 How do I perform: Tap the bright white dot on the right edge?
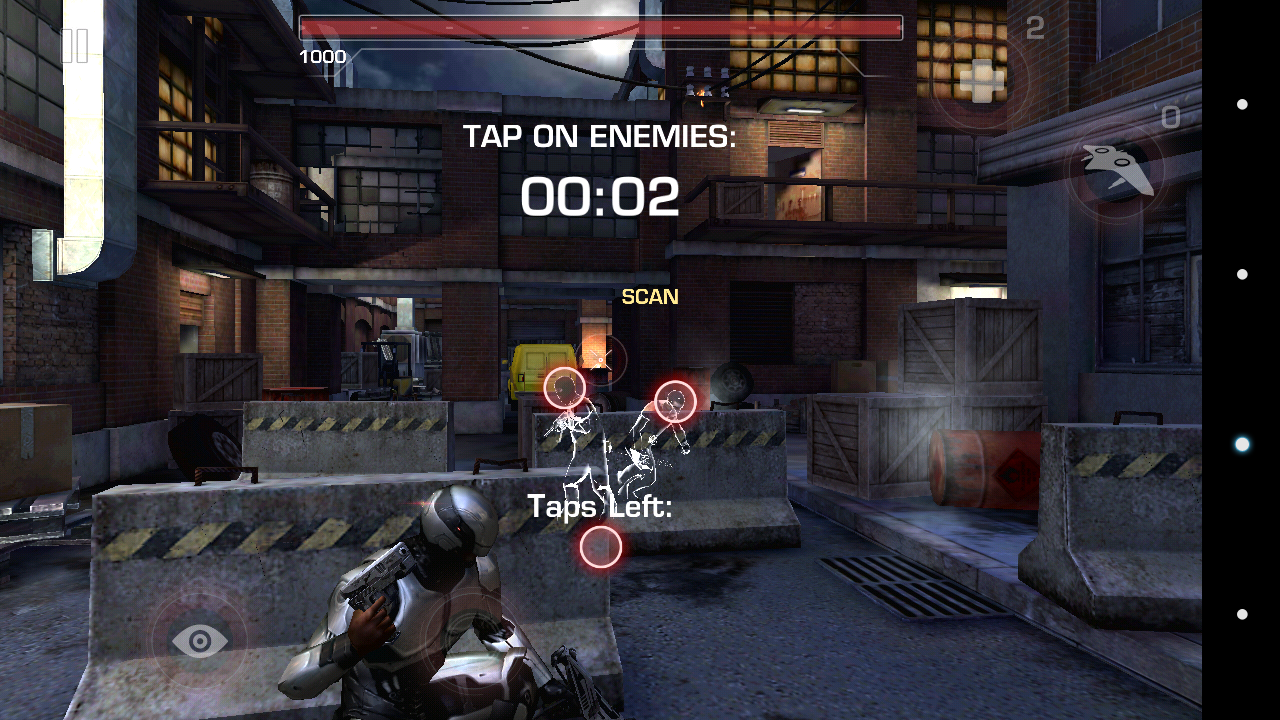[1243, 442]
